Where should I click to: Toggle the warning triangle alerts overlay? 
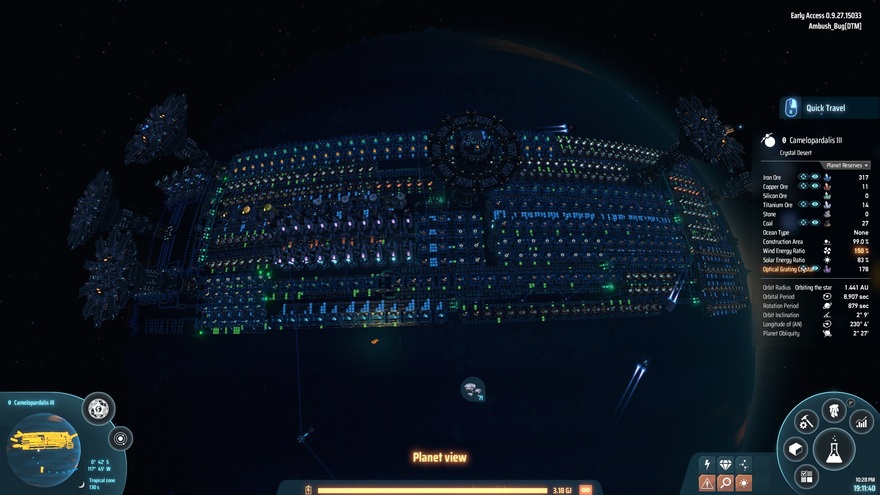tap(707, 483)
